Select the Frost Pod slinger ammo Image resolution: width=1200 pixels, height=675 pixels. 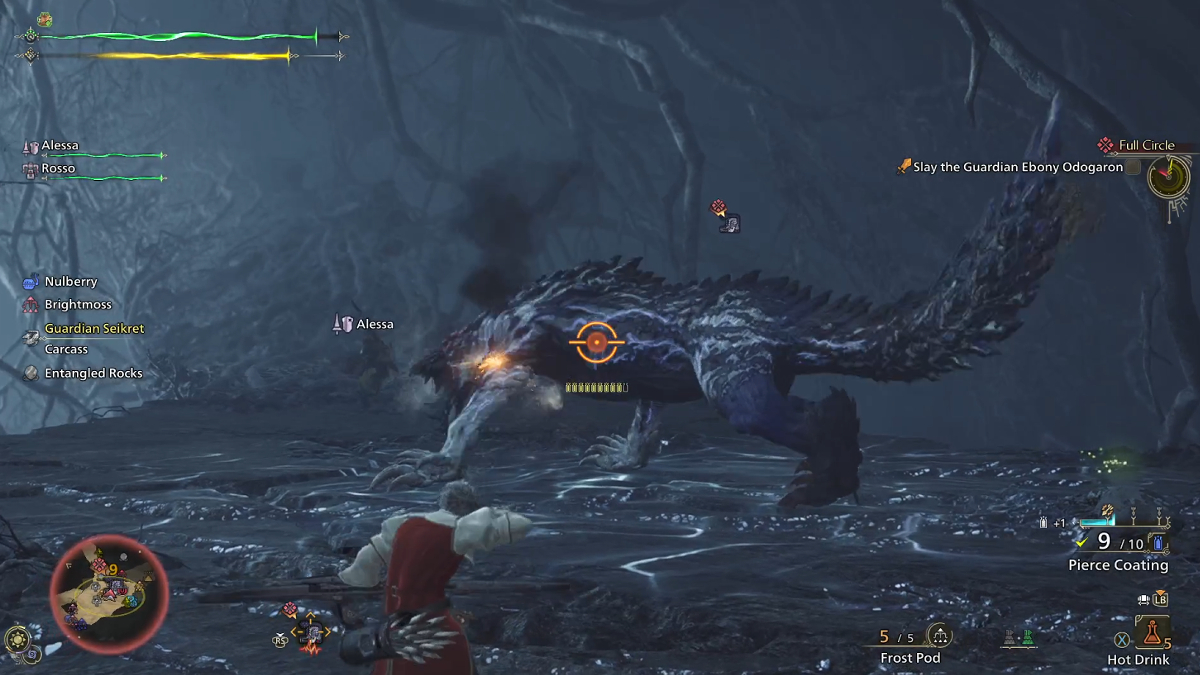(x=909, y=658)
